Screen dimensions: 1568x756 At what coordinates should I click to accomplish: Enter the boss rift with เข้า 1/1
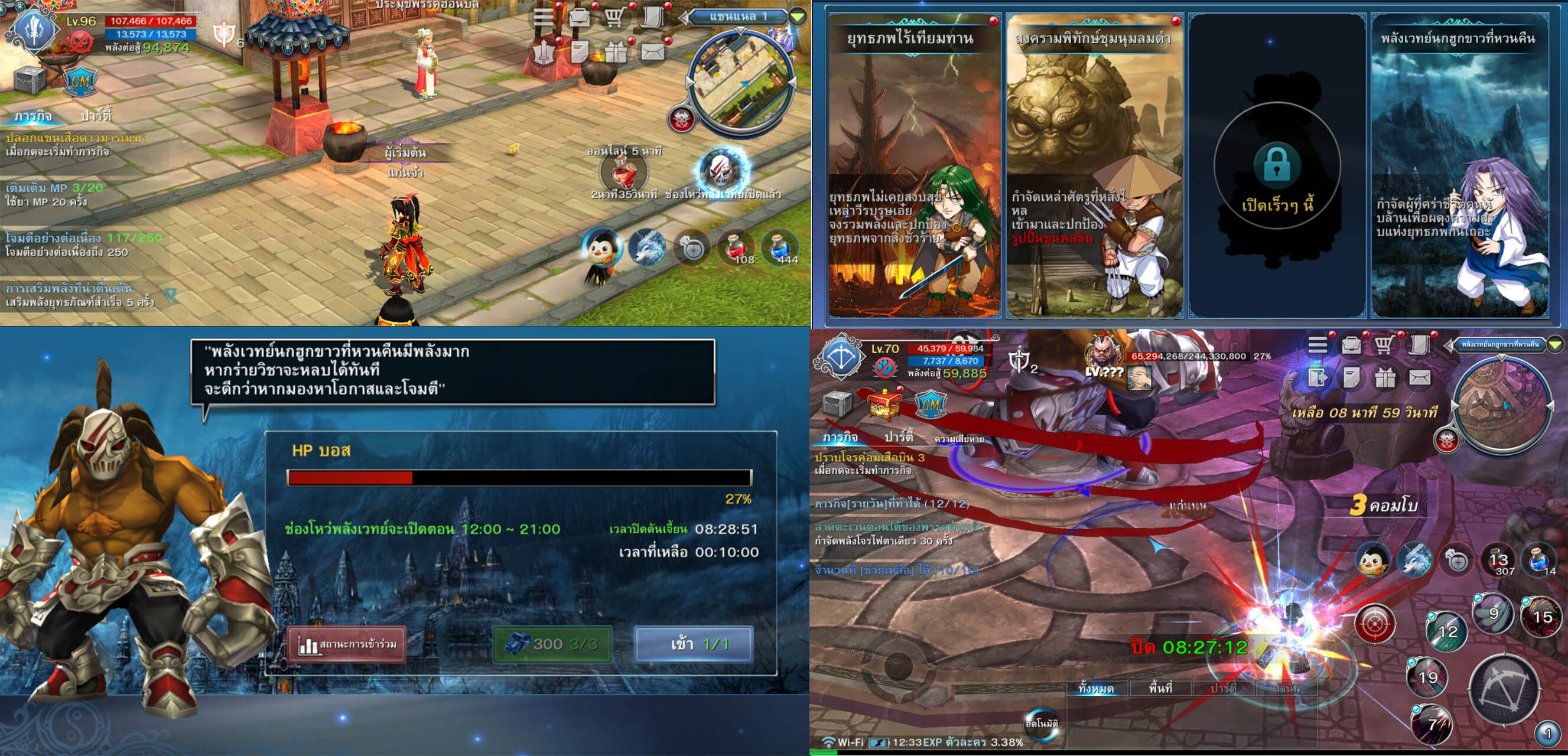pyautogui.click(x=694, y=644)
